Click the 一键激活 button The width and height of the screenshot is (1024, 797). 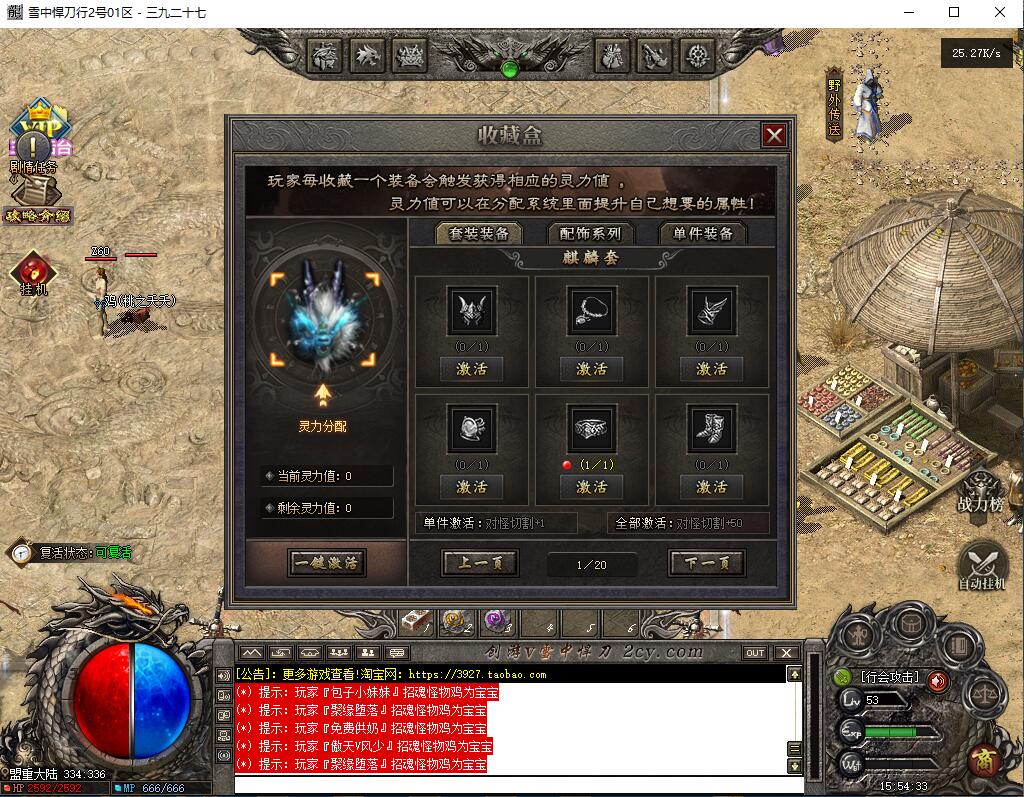pos(326,562)
